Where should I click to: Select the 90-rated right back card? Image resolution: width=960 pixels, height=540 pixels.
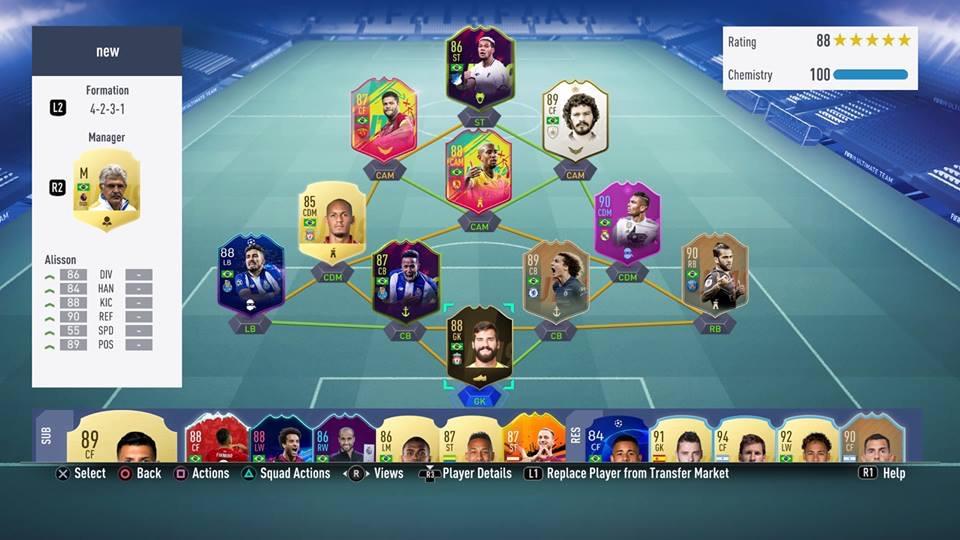(x=714, y=274)
